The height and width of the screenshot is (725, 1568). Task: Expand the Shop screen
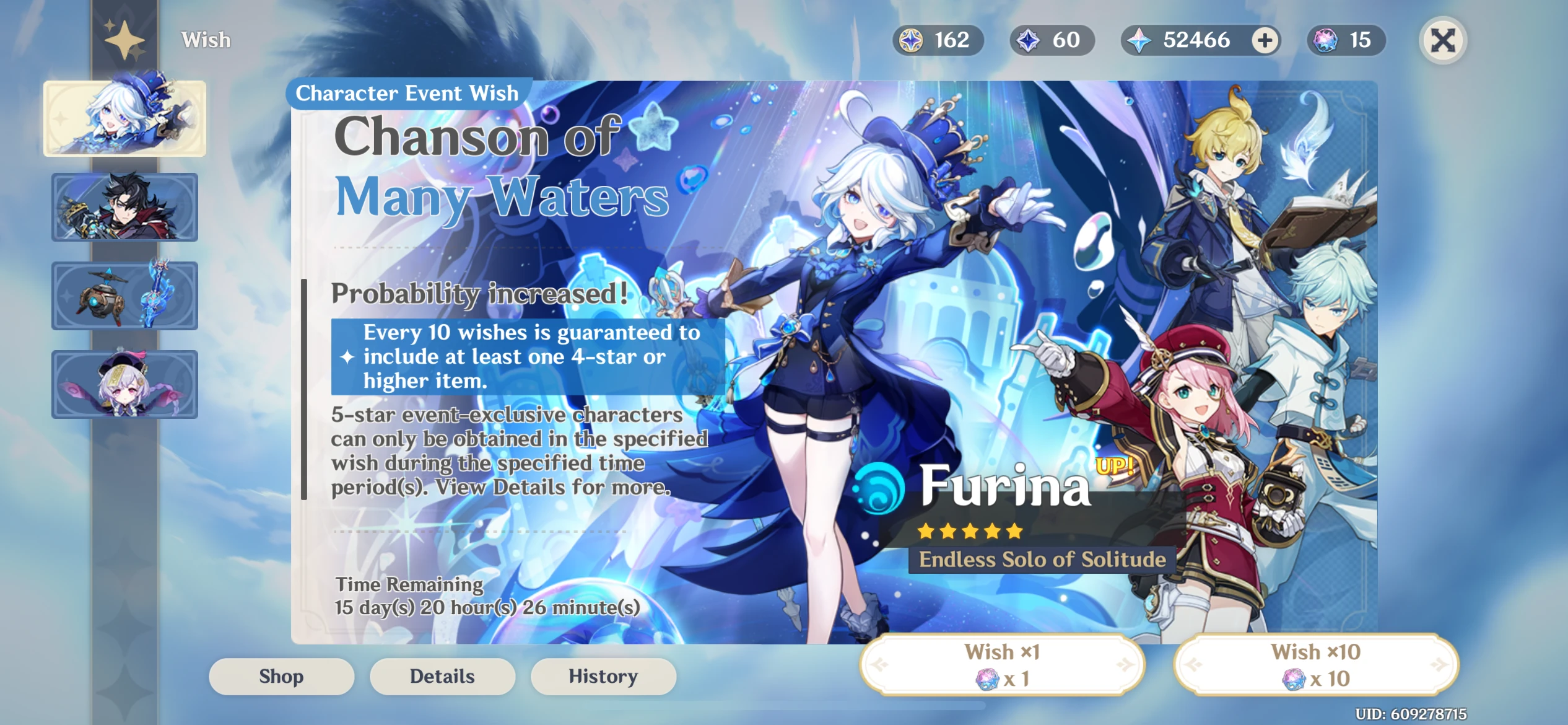tap(281, 676)
